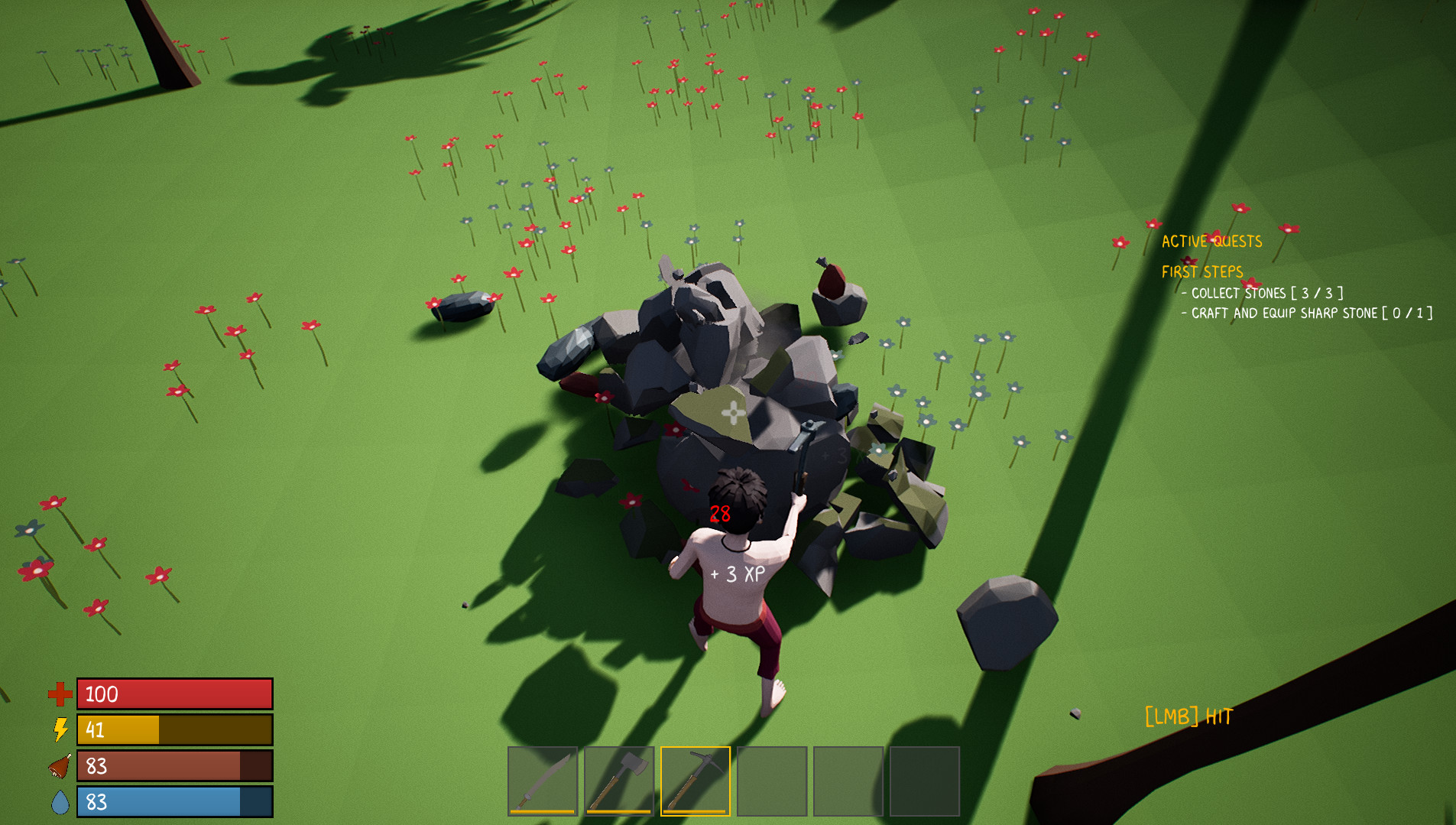Select the sword in the first hotbar slot
Viewport: 1456px width, 825px height.
coord(543,782)
